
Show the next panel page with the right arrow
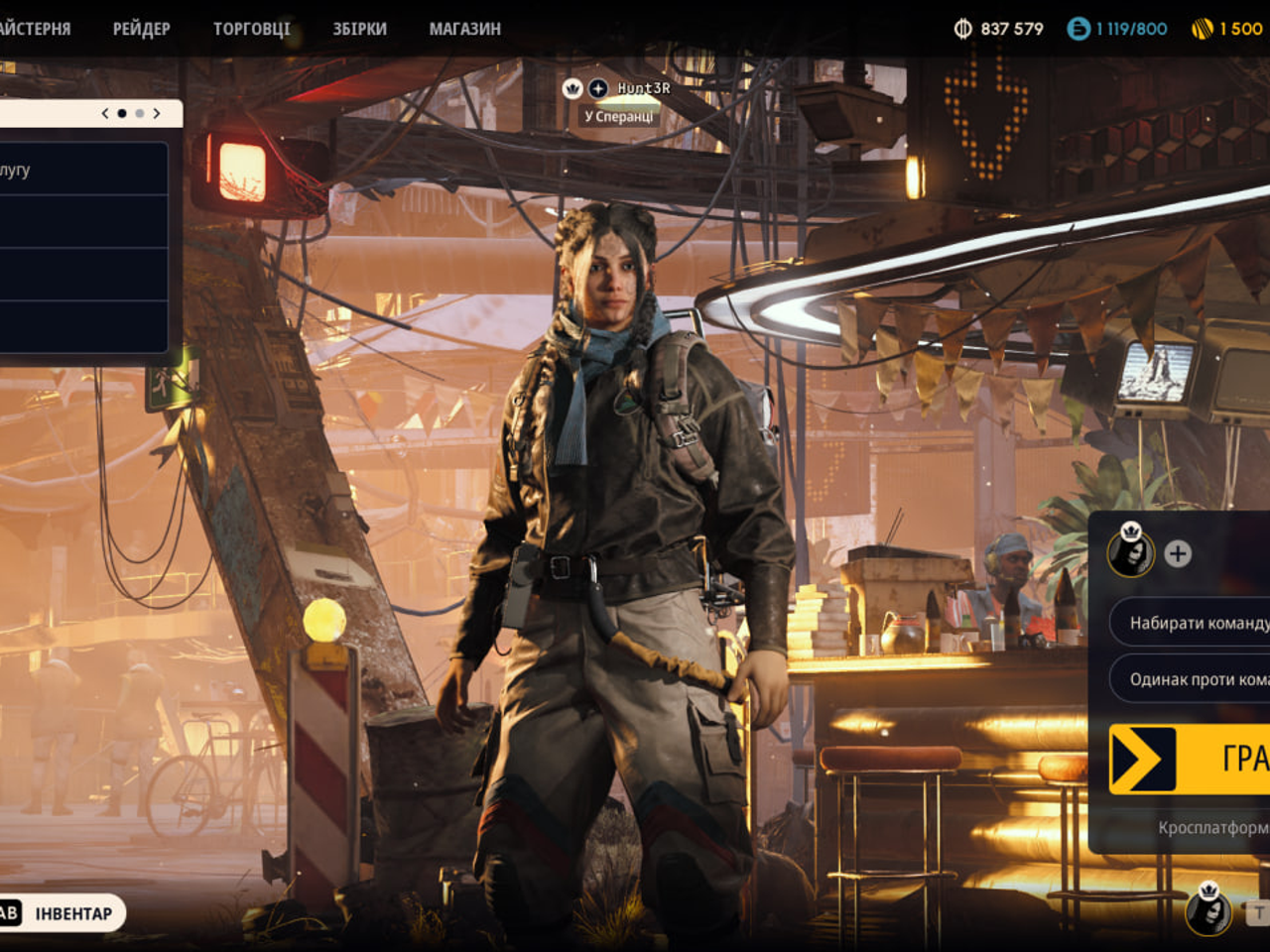pos(157,113)
